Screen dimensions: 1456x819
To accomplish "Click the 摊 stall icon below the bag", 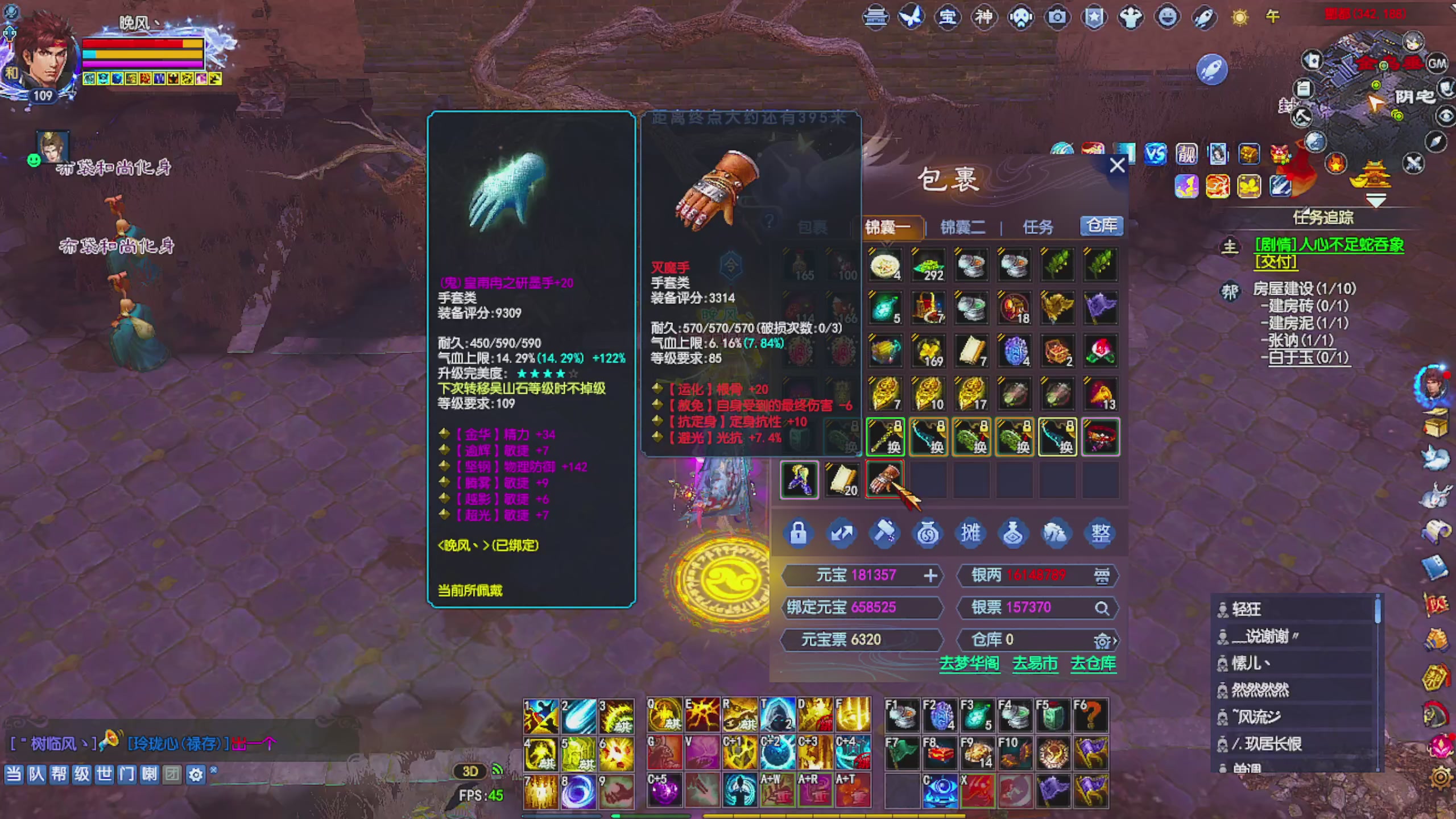I will (971, 533).
